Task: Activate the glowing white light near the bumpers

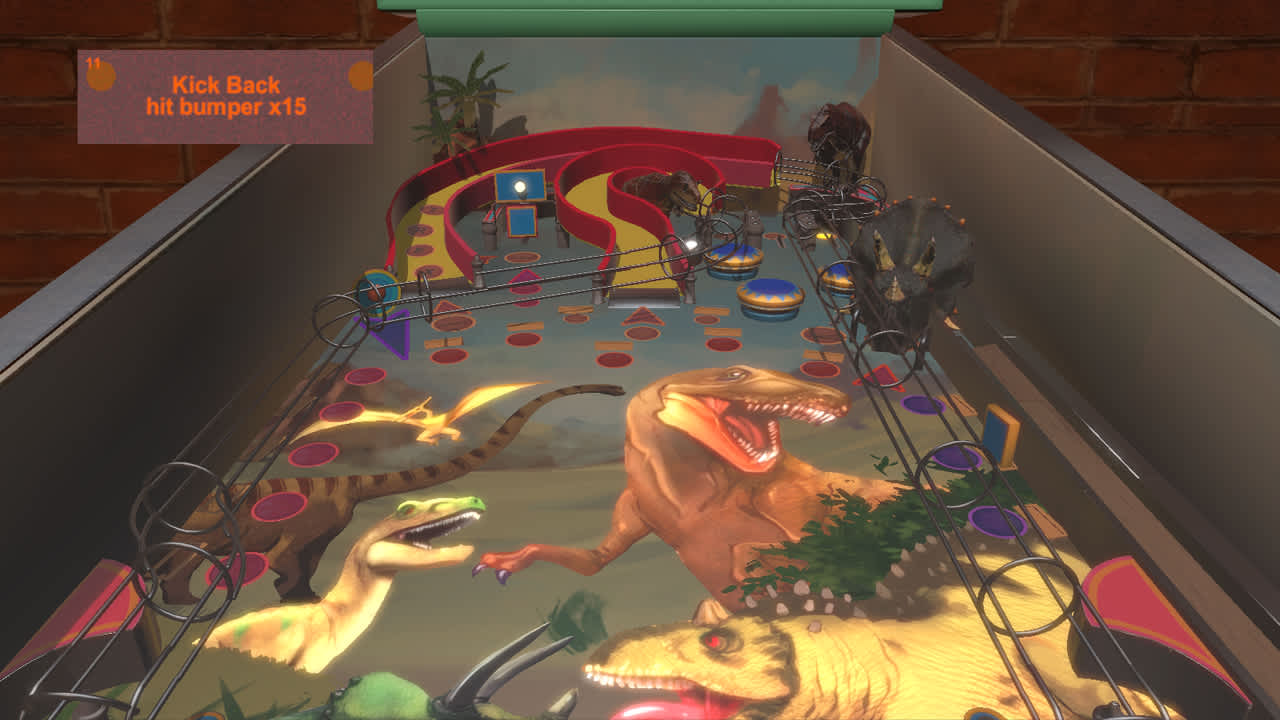Action: tap(692, 243)
